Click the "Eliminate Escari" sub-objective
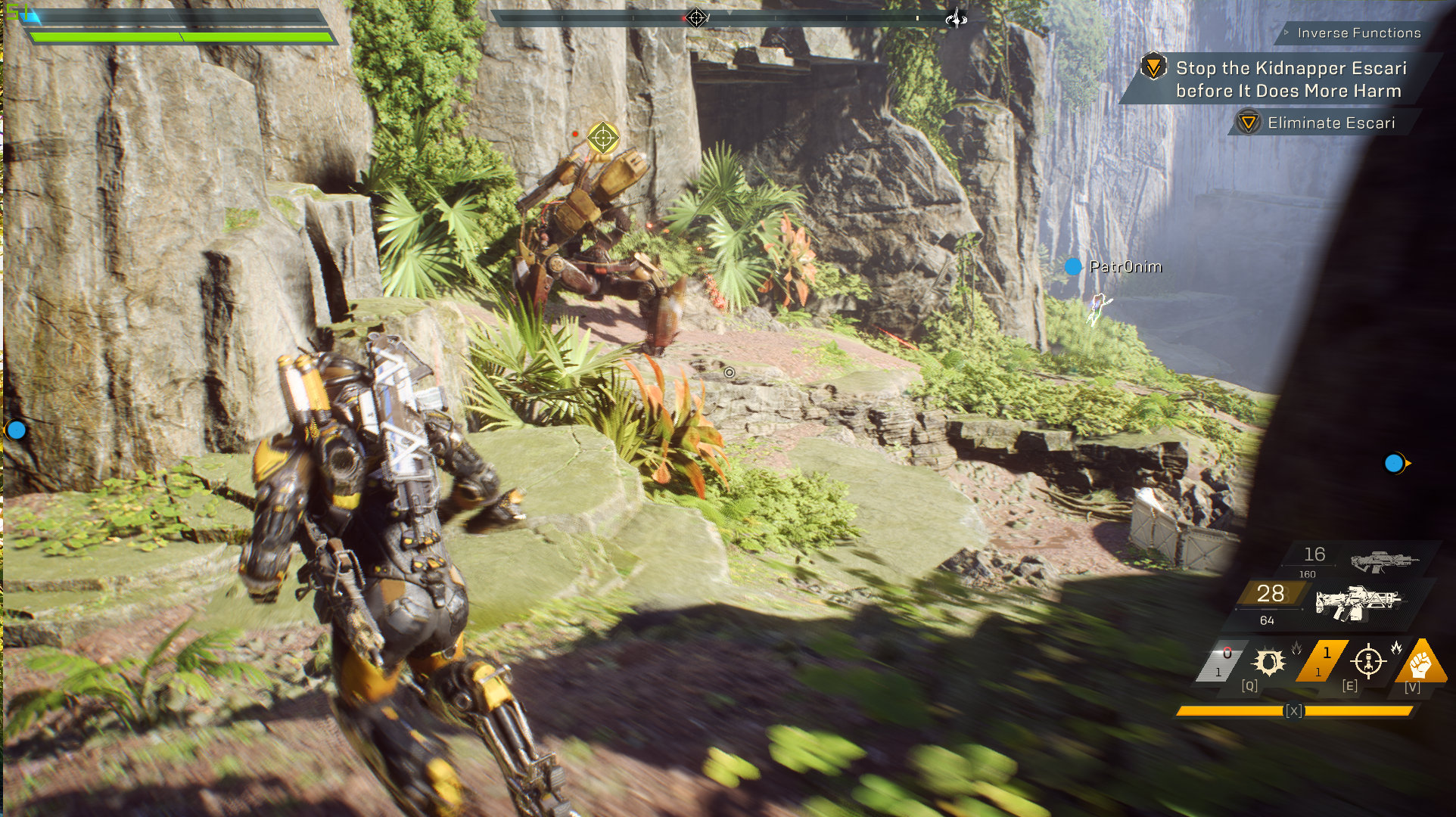This screenshot has width=1456, height=817. click(1330, 123)
